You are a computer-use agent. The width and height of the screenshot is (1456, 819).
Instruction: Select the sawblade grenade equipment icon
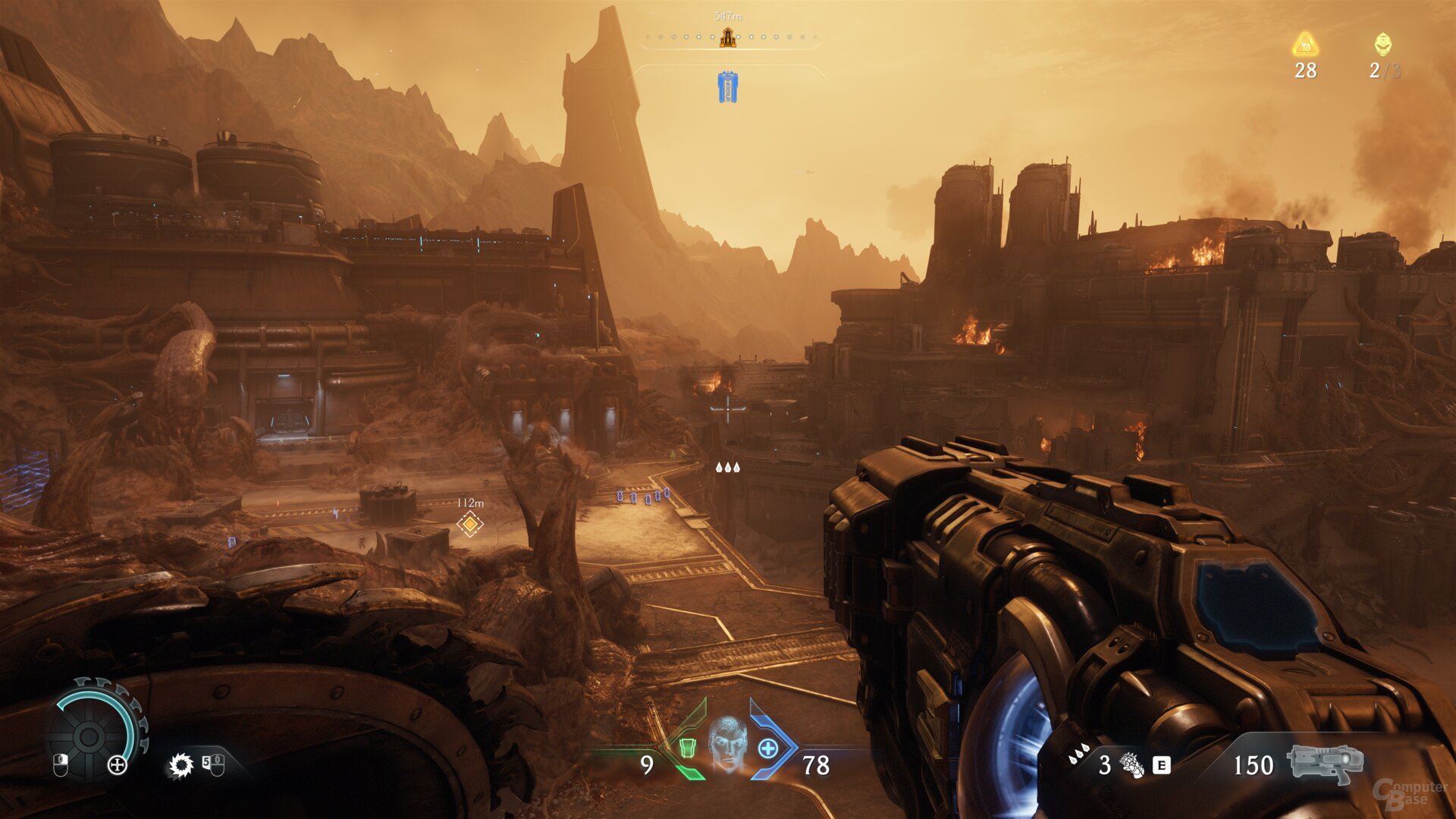(x=182, y=766)
